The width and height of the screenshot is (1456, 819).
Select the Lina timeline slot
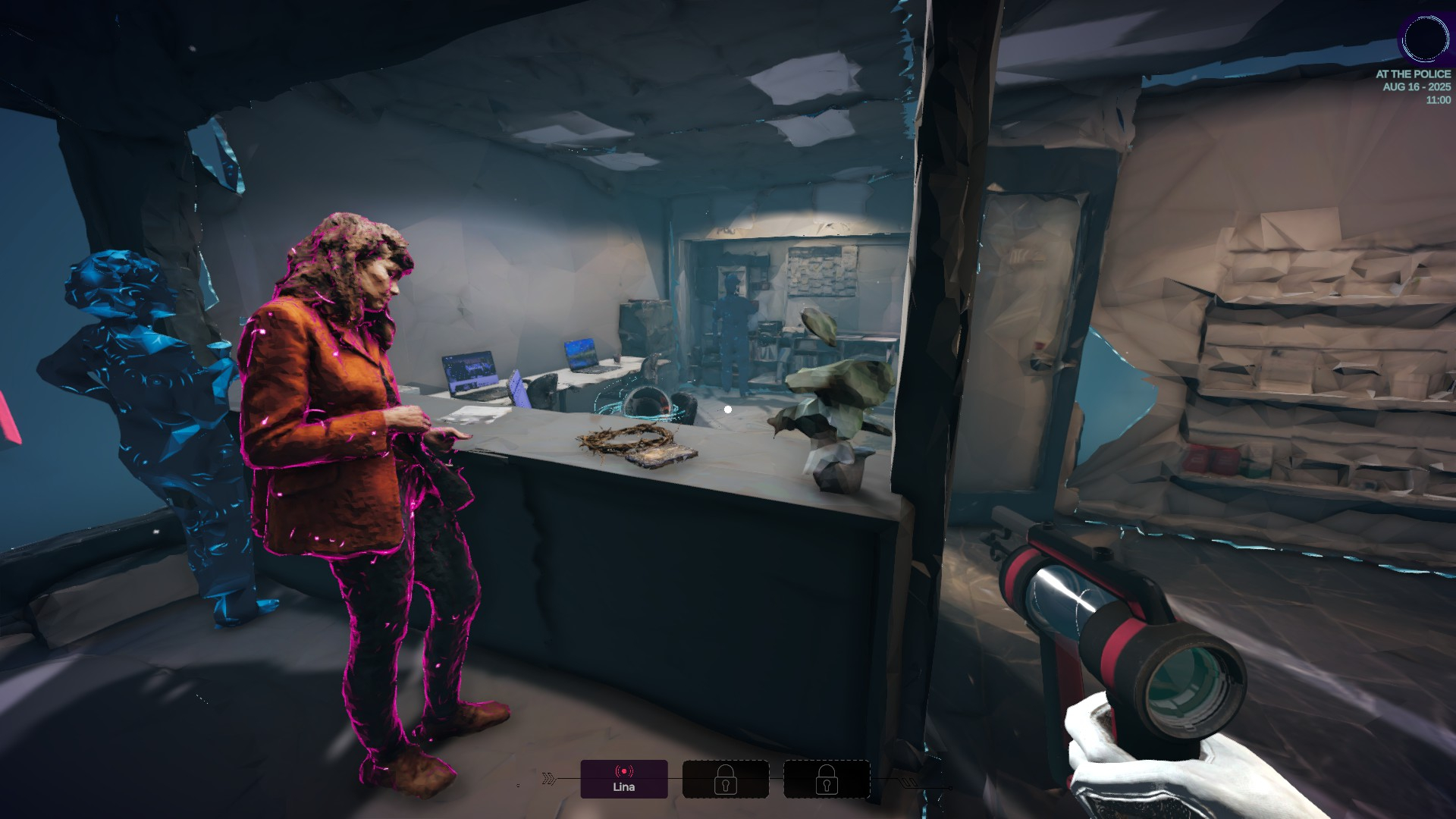coord(623,779)
